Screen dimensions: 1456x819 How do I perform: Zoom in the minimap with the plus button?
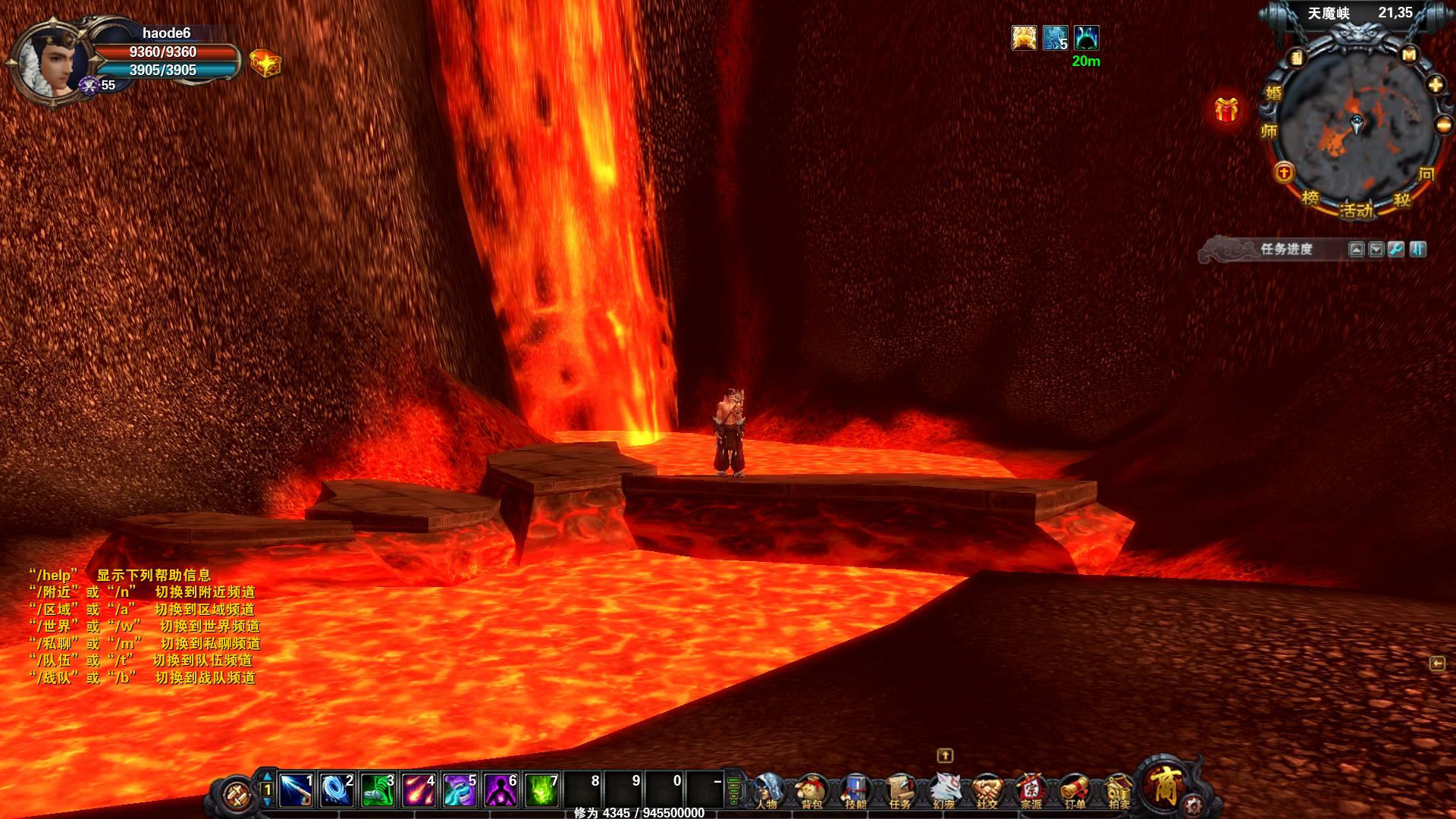pos(1436,85)
